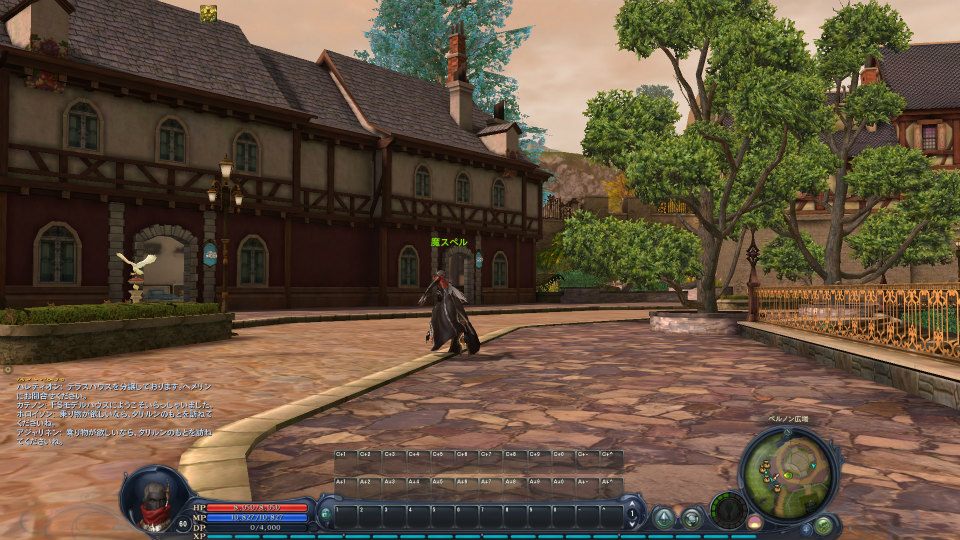Click the dark gauge dial with green segments
Screen dimensions: 960x540
[x=728, y=510]
